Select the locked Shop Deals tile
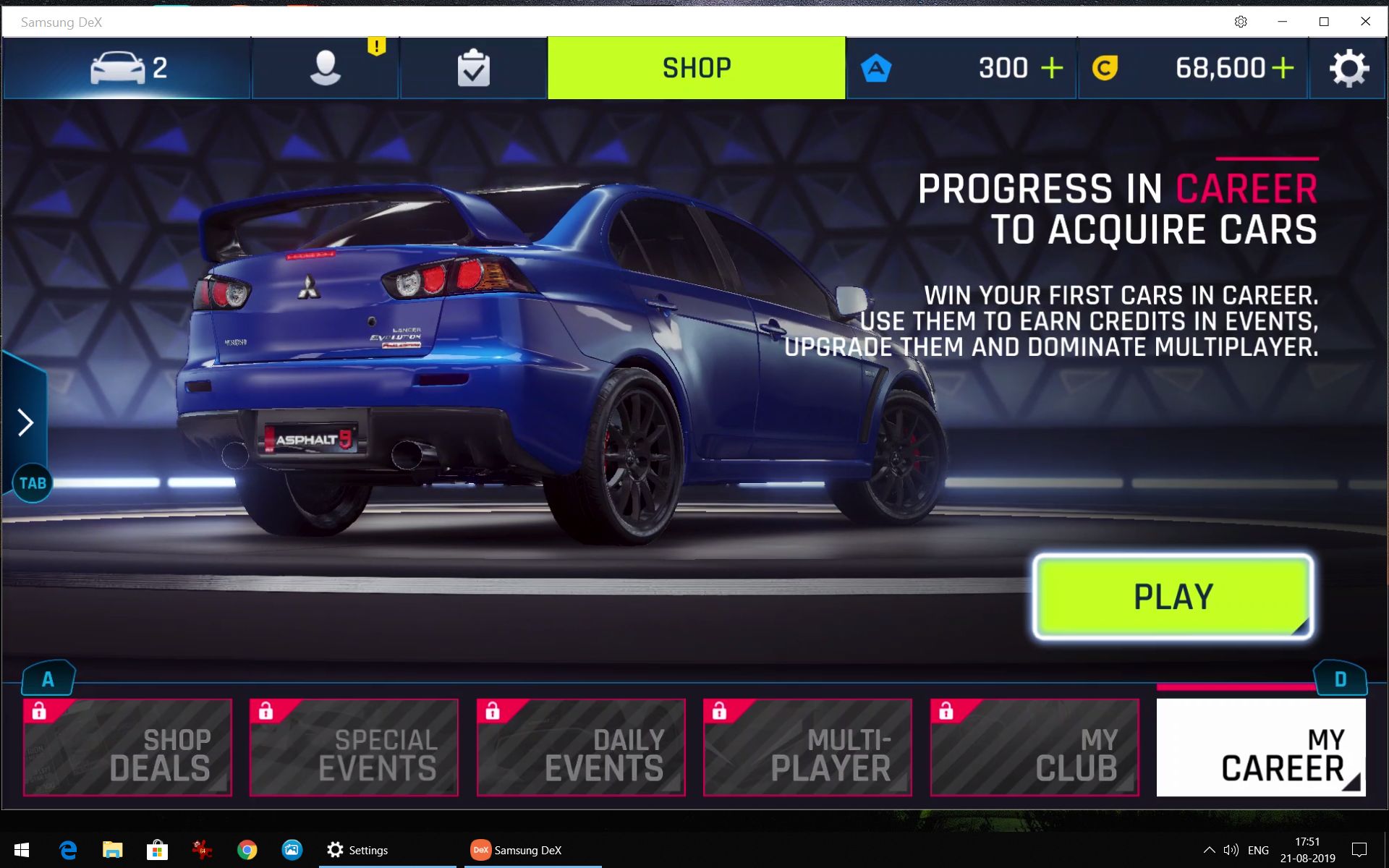The image size is (1389, 868). [127, 747]
